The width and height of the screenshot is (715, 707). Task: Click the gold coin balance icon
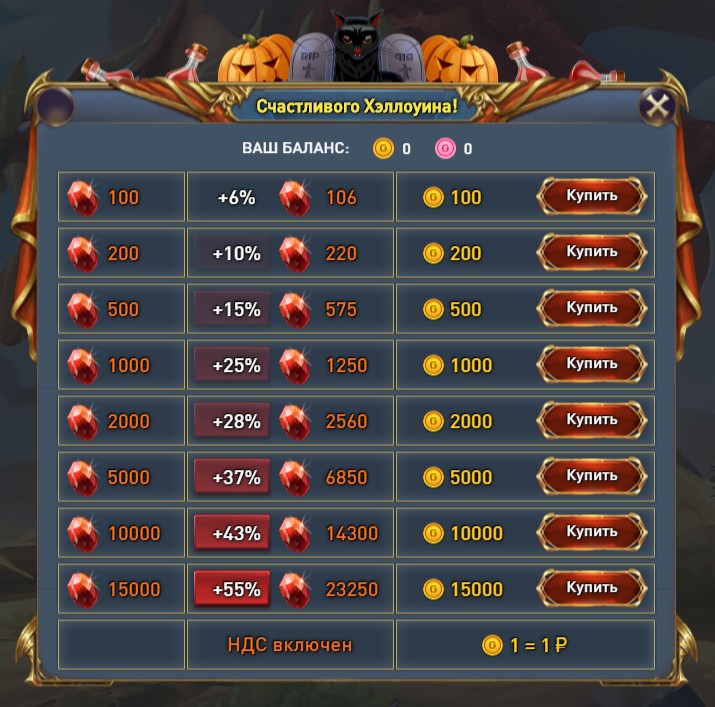[383, 149]
